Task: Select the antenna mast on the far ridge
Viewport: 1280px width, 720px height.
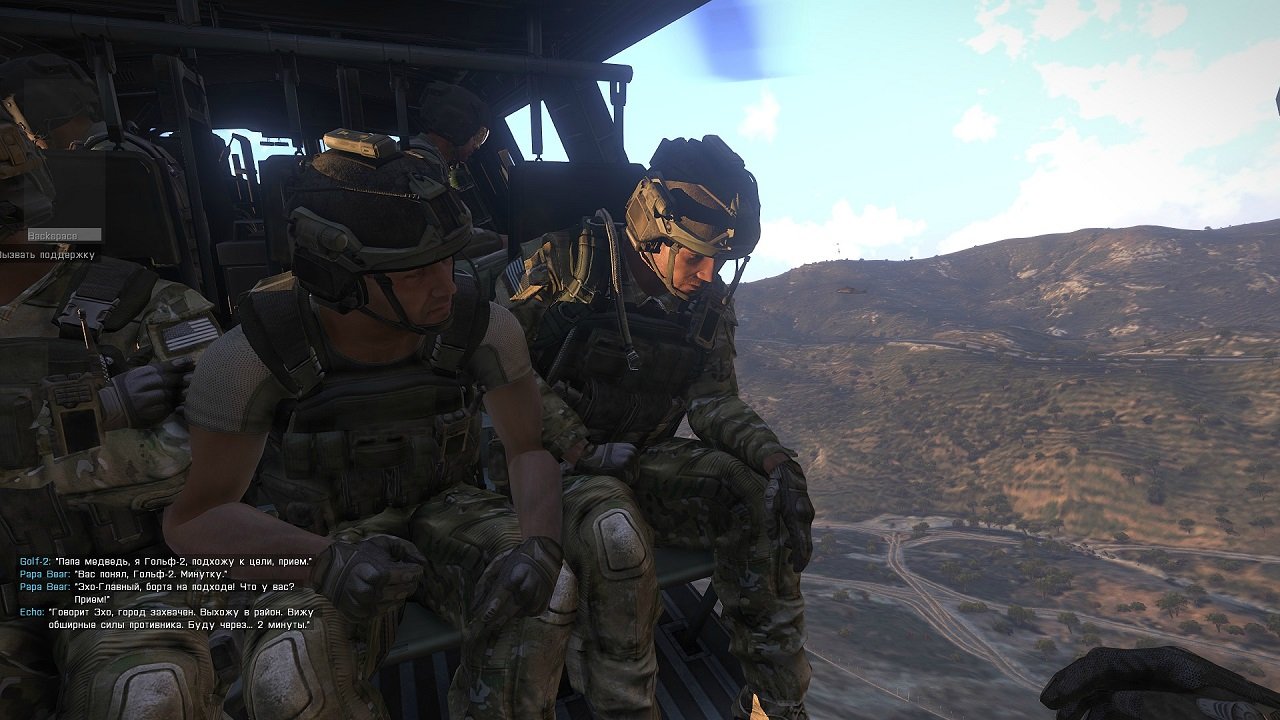Action: pos(838,248)
